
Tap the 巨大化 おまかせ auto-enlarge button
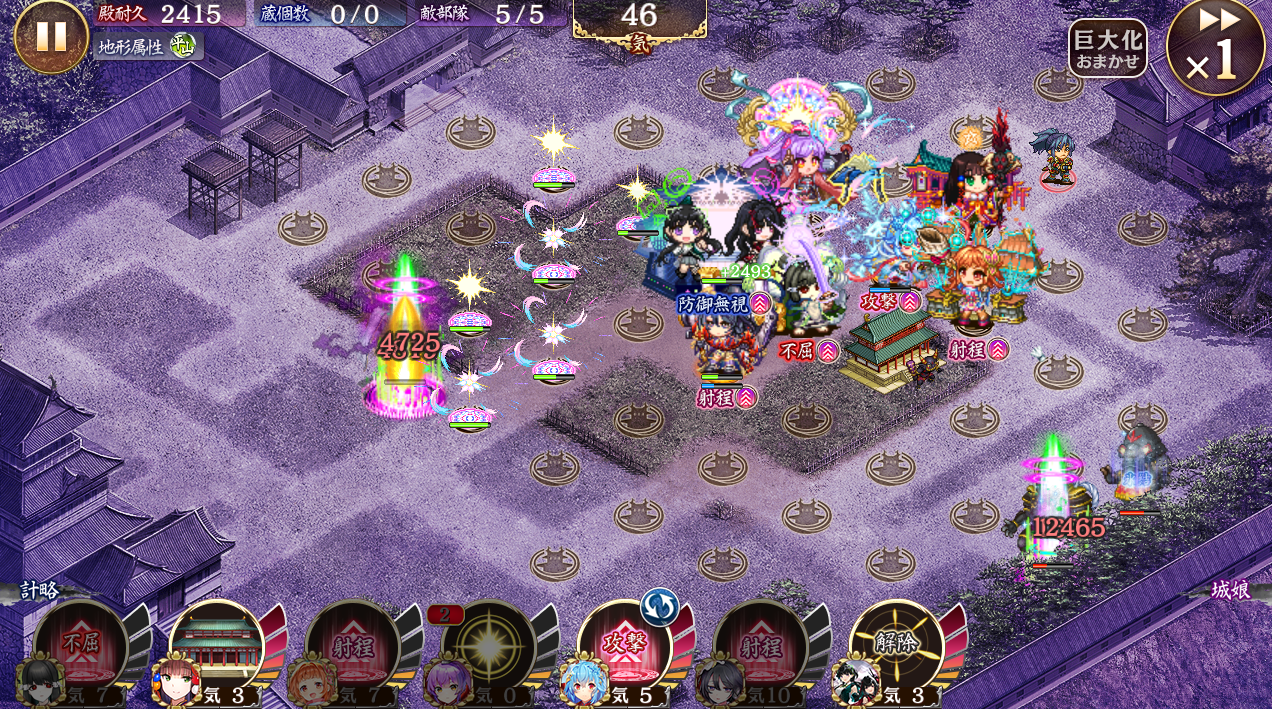point(1107,48)
